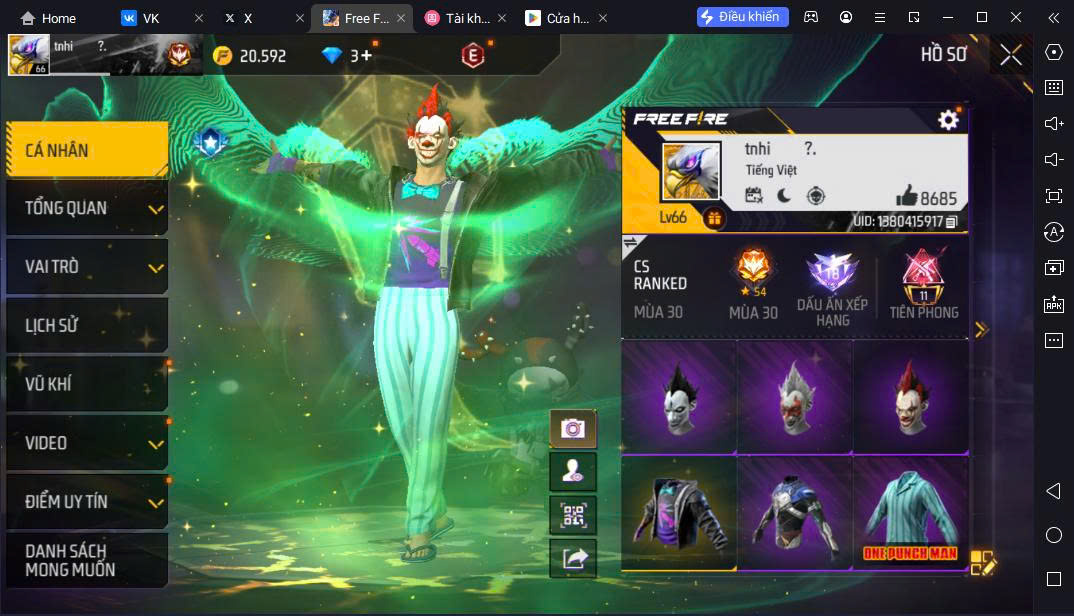Open the Video section
Viewport: 1074px width, 616px height.
click(87, 443)
